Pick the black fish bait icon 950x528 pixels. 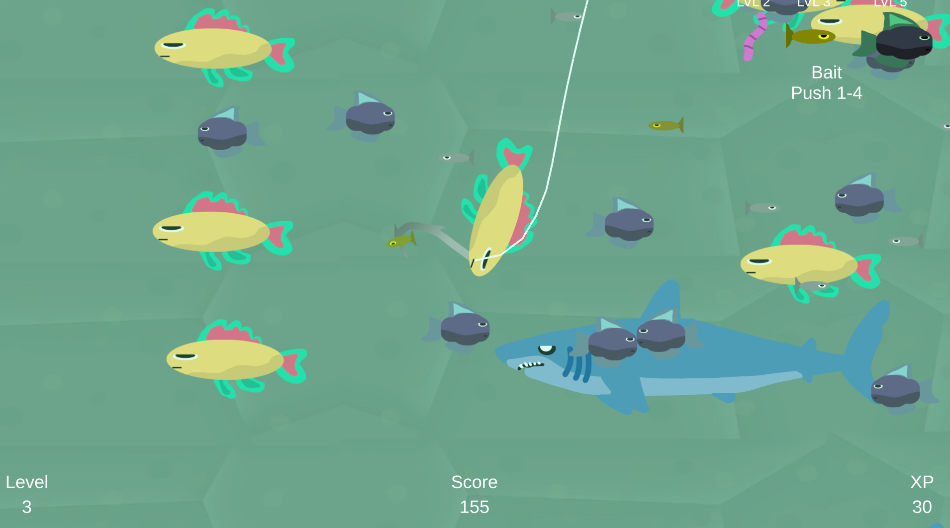point(903,41)
